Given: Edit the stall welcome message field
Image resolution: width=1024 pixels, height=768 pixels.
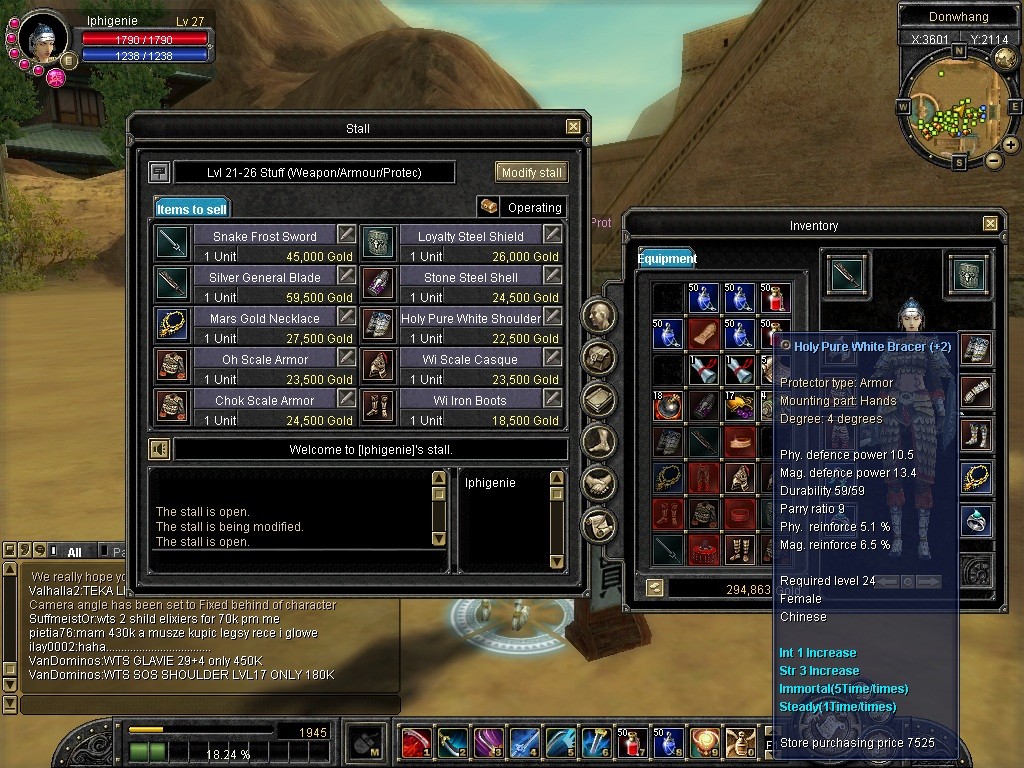Looking at the screenshot, I should pos(370,449).
